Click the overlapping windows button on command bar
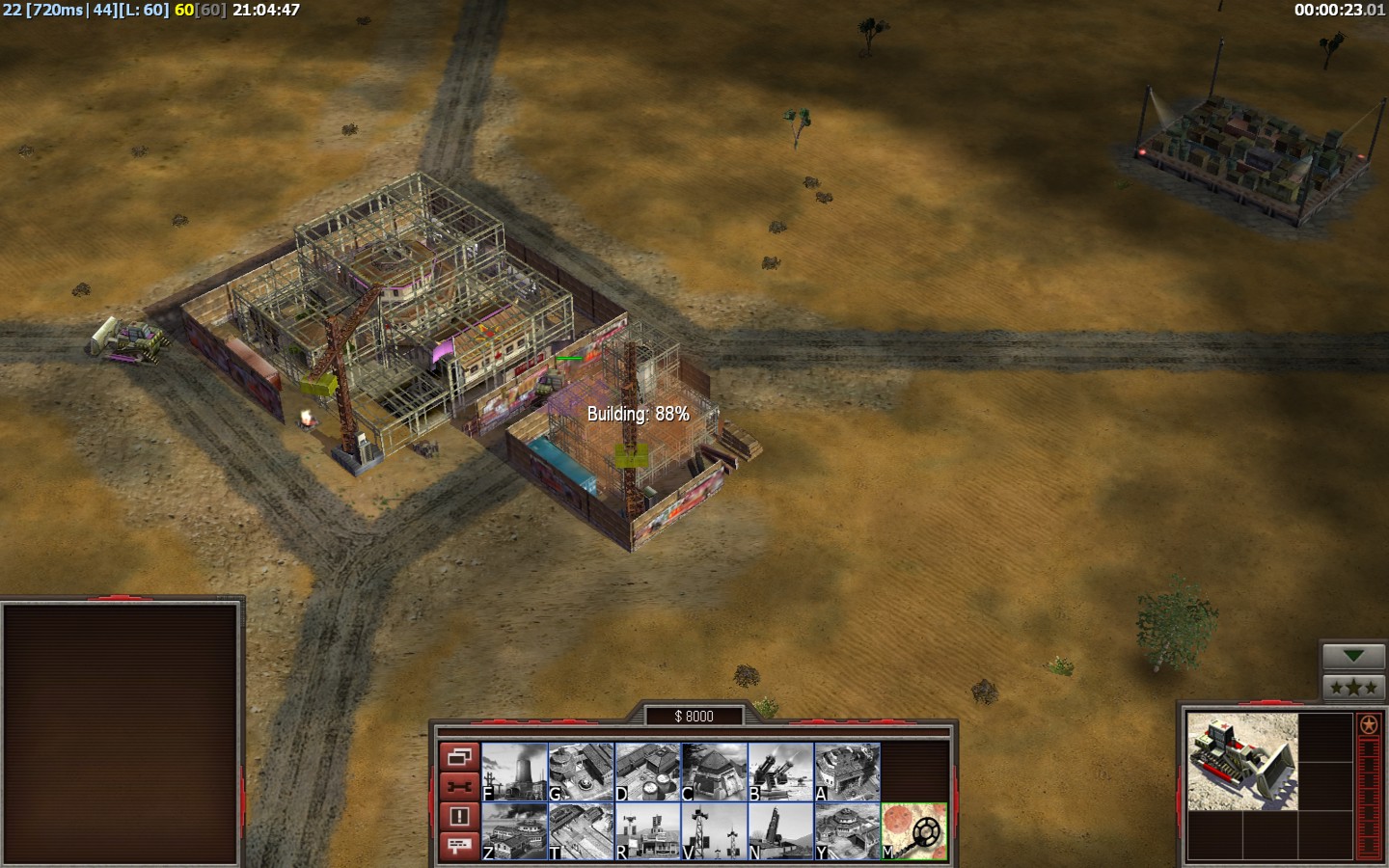This screenshot has width=1389, height=868. [x=459, y=756]
